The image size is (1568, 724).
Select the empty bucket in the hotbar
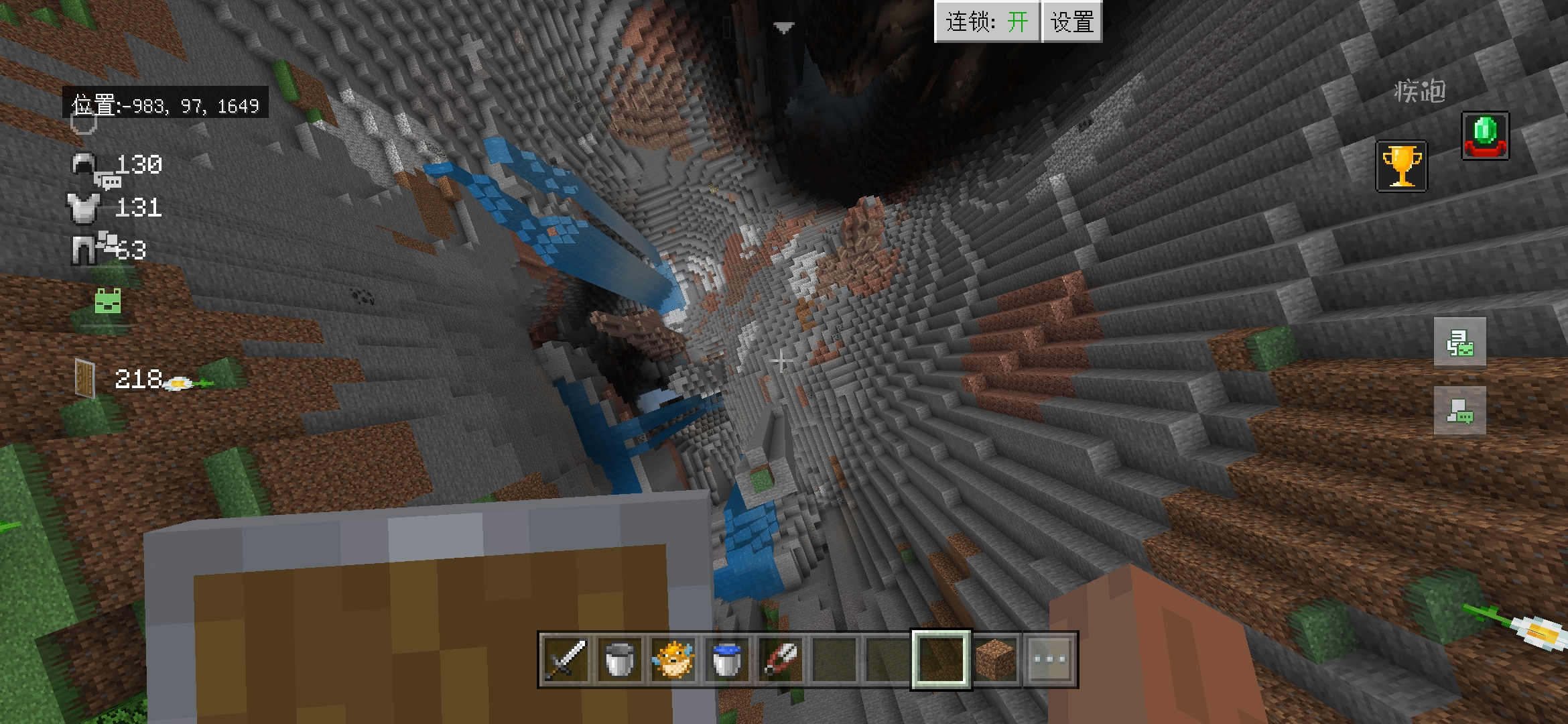tap(619, 661)
